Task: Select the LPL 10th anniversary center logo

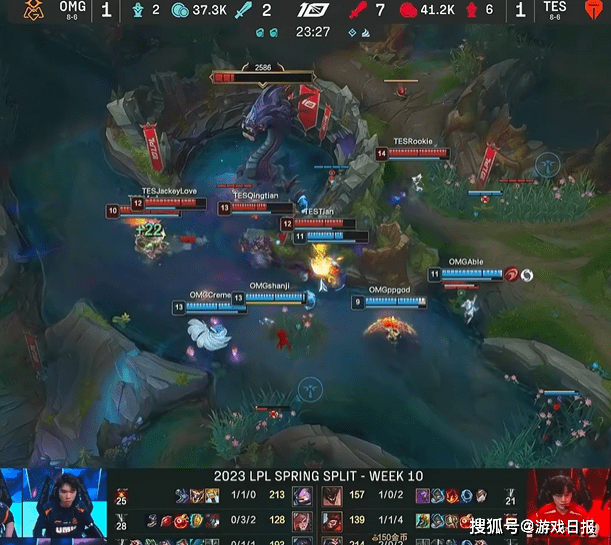Action: click(308, 11)
